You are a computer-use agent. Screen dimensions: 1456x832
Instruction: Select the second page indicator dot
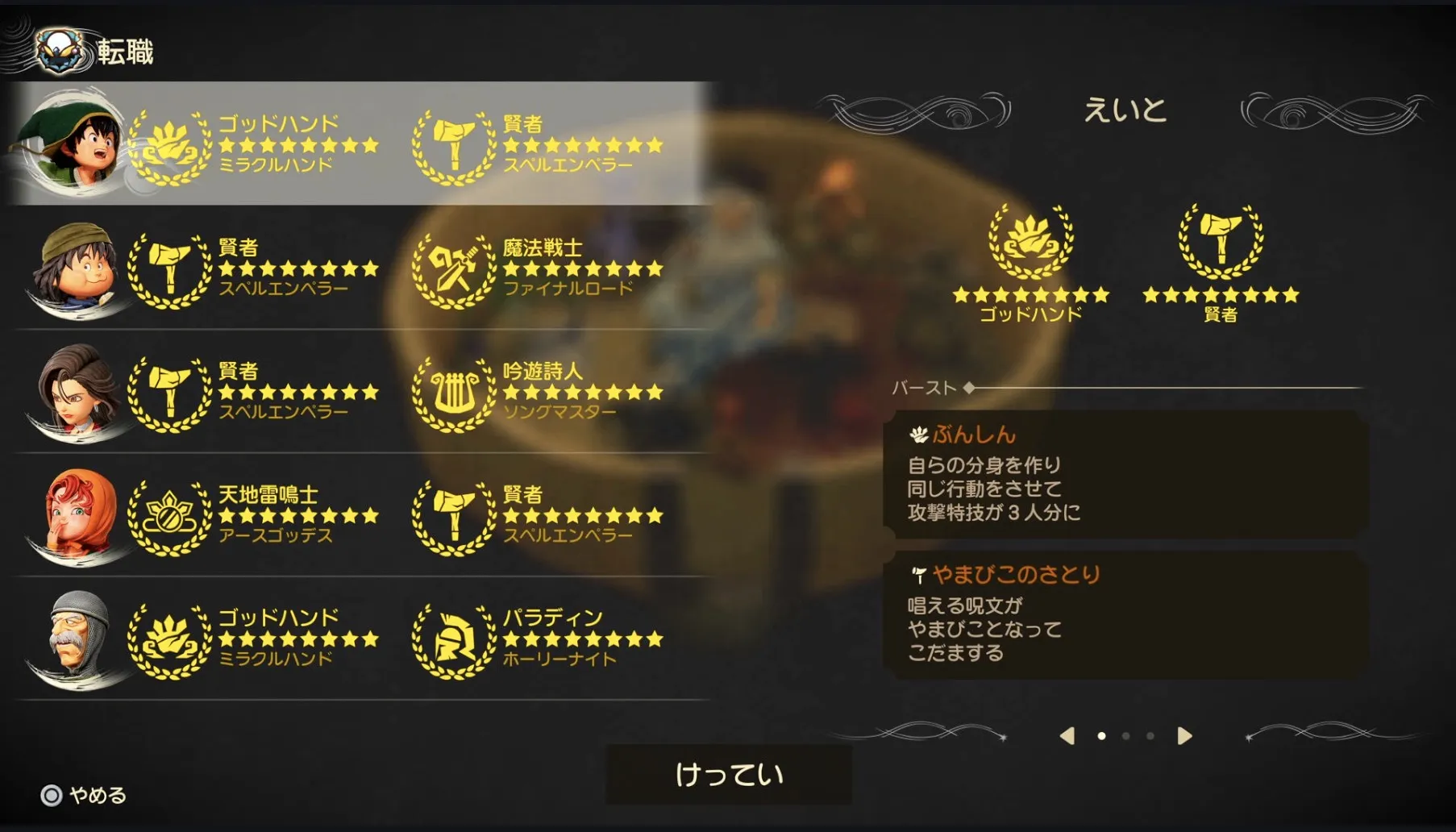tap(1127, 735)
